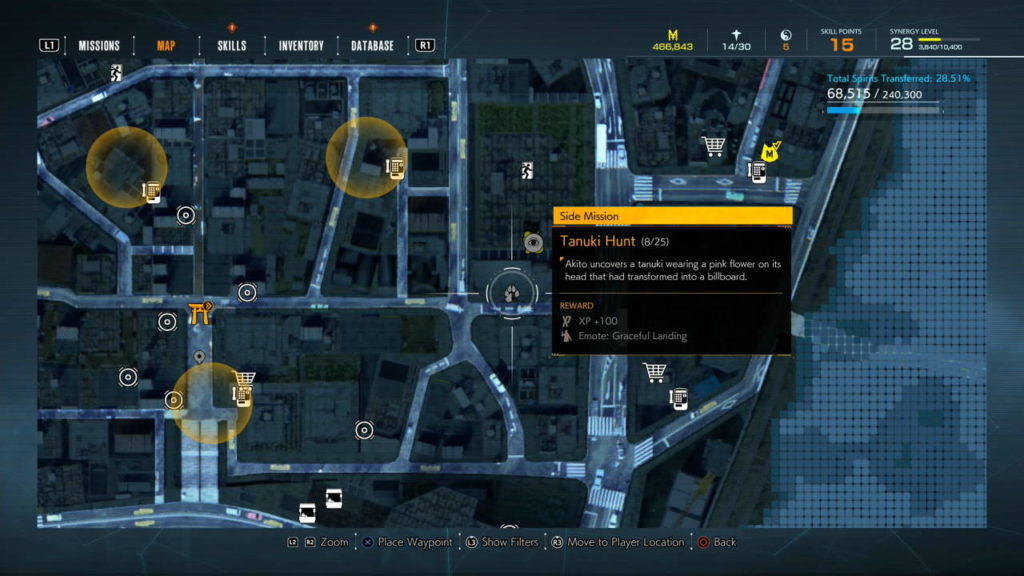Choose the yellow cat map marker
1024x576 pixels.
(x=770, y=151)
